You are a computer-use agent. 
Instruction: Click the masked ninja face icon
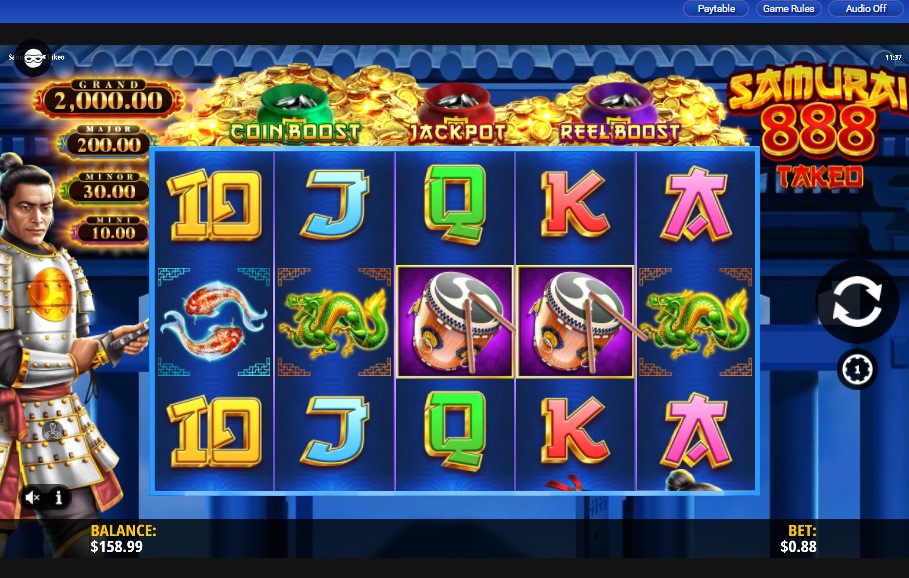click(x=33, y=58)
